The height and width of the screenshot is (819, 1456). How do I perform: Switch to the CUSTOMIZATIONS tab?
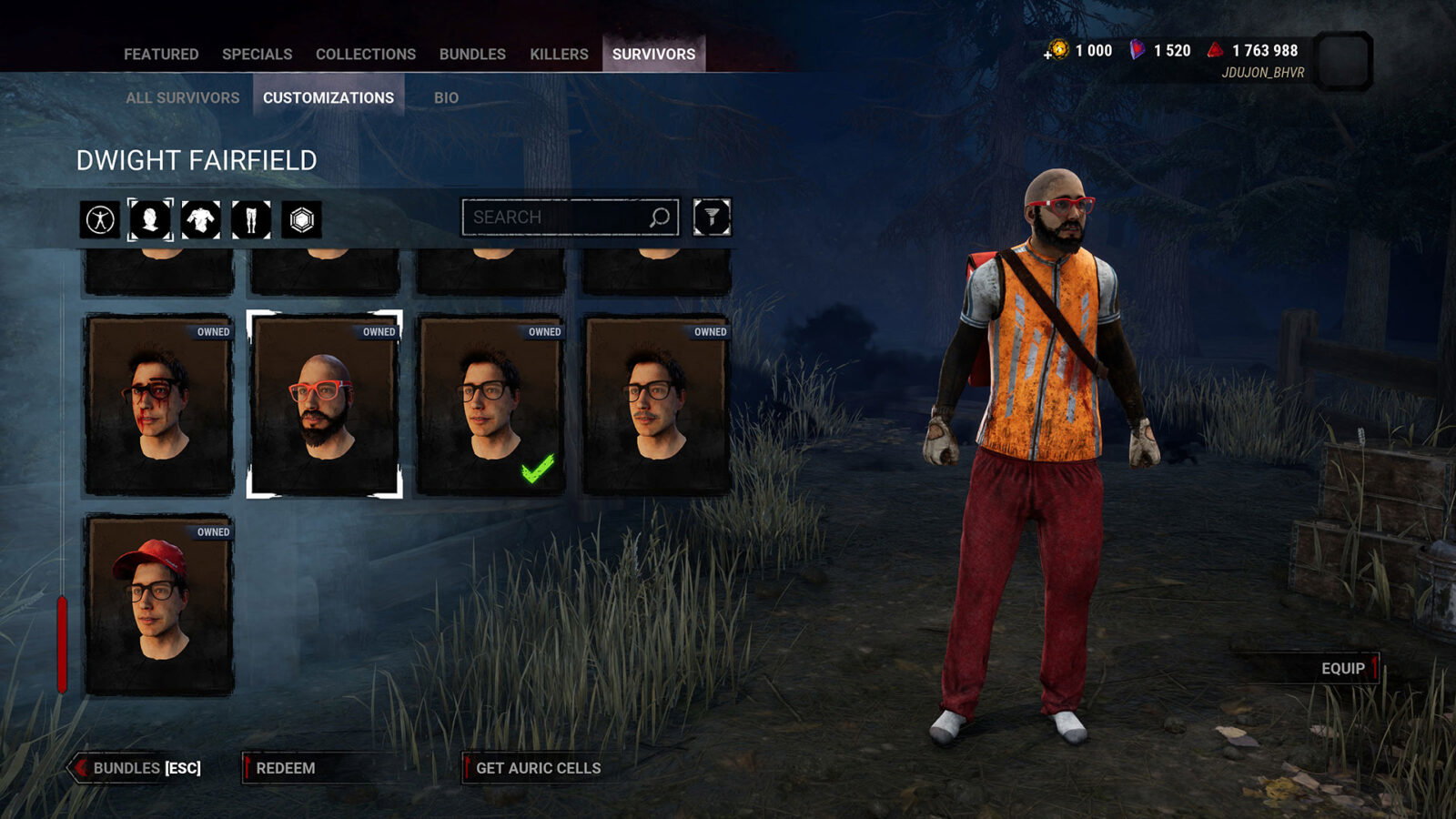[x=329, y=96]
